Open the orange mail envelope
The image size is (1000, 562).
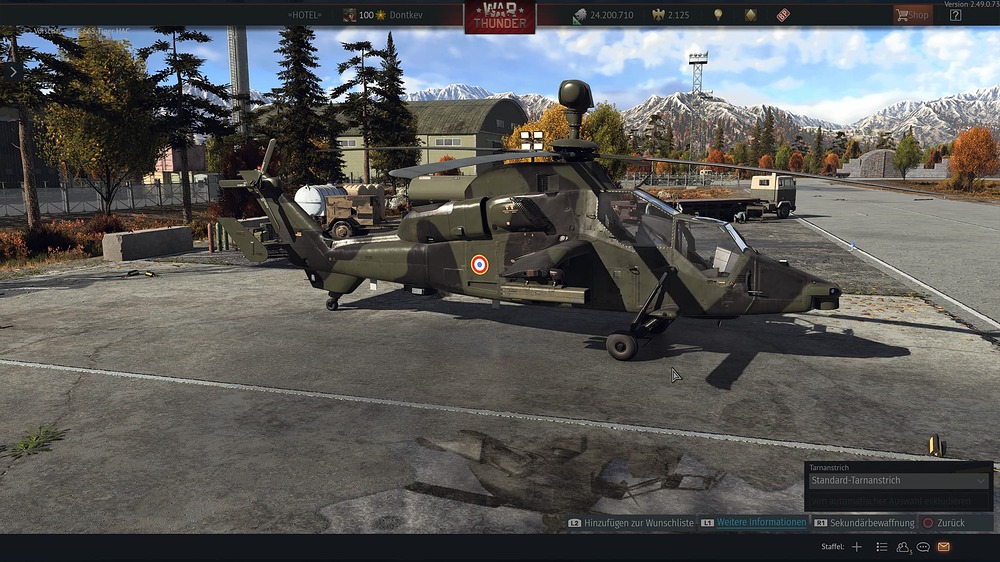click(x=944, y=547)
